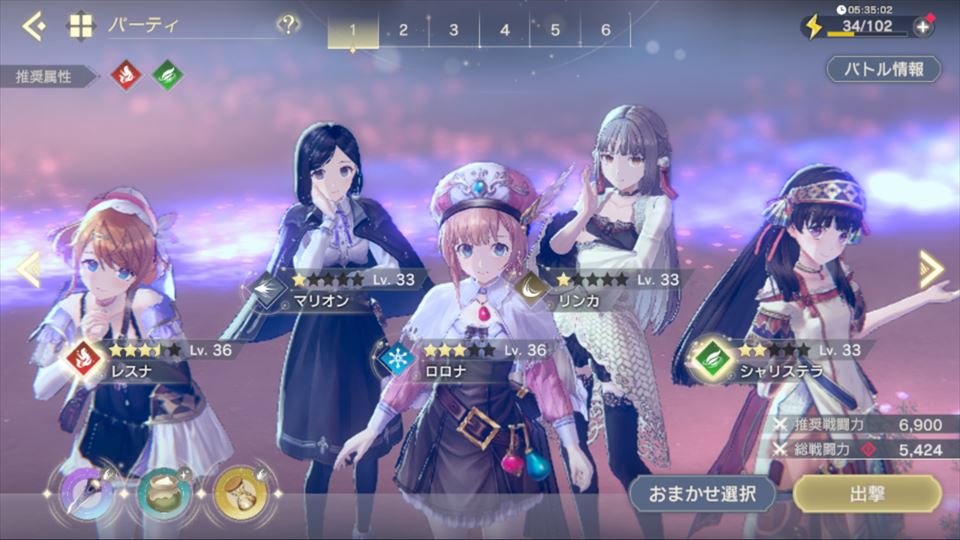Show next party with right arrow
This screenshot has height=540, width=960.
(x=931, y=267)
